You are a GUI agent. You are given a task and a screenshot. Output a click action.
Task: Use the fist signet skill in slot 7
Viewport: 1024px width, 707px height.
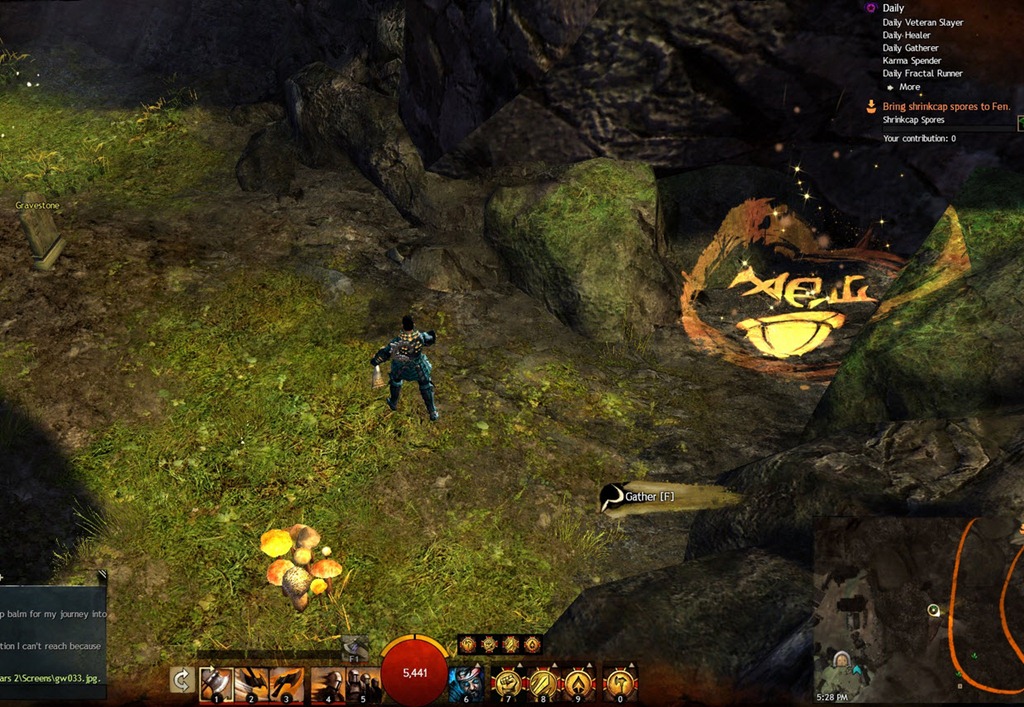(508, 684)
